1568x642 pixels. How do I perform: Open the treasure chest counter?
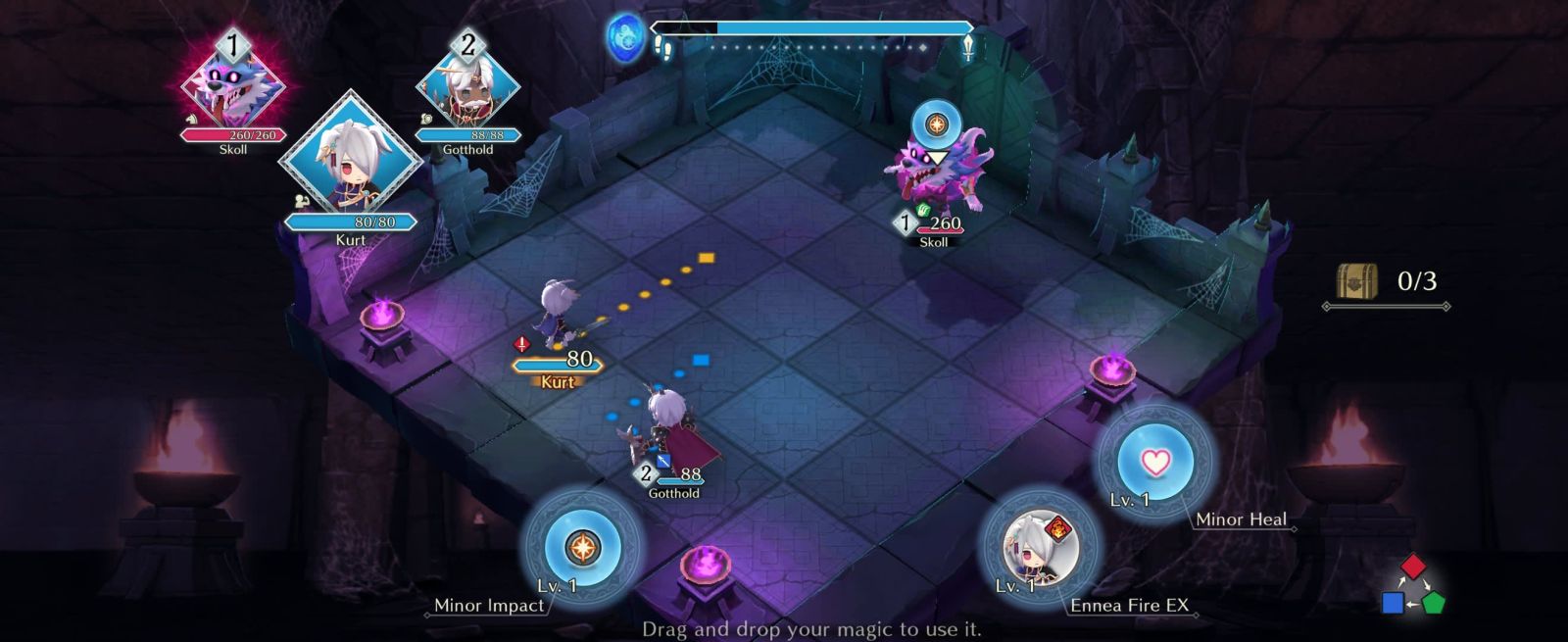(x=1358, y=282)
